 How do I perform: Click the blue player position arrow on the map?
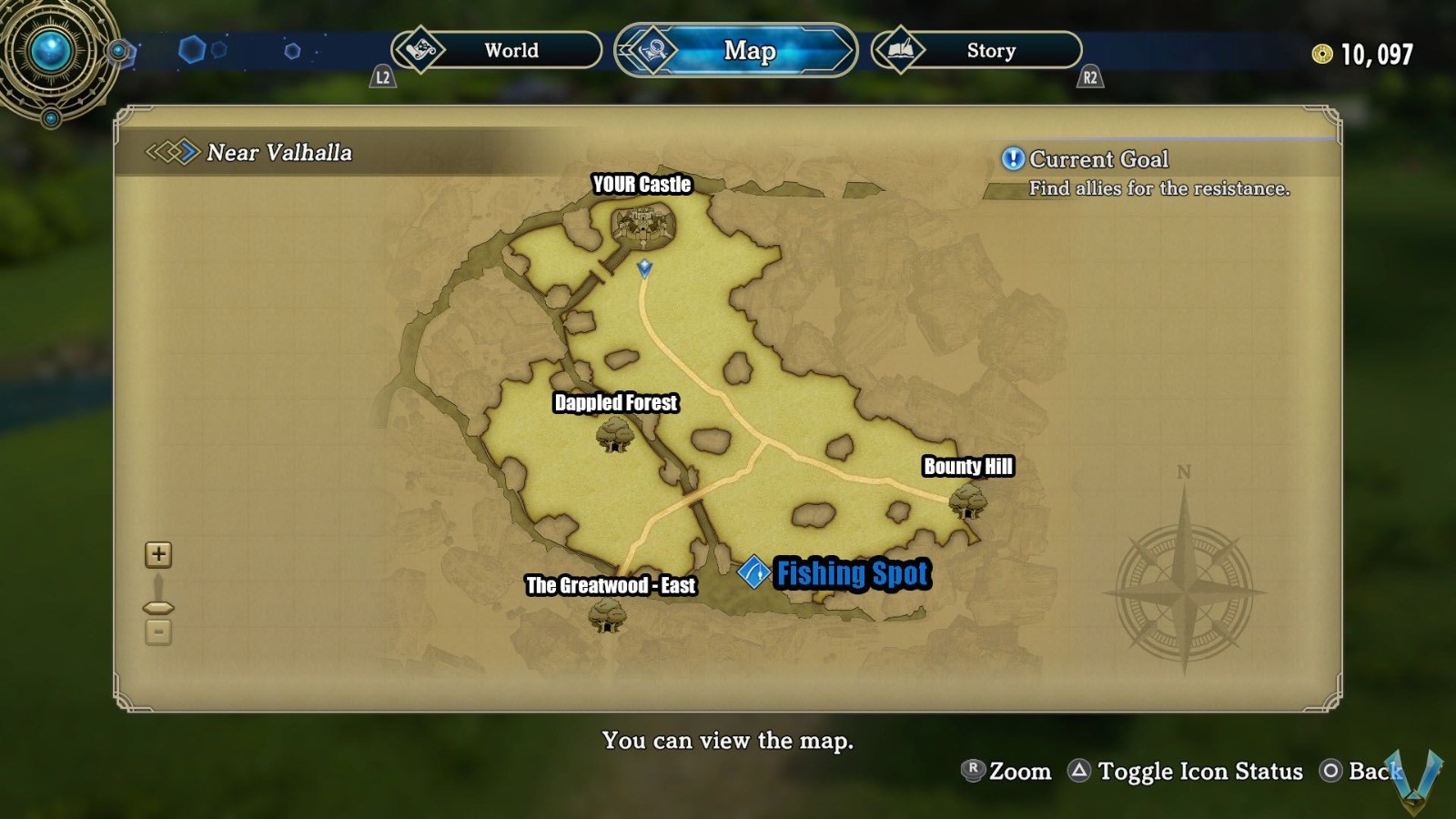click(x=643, y=269)
